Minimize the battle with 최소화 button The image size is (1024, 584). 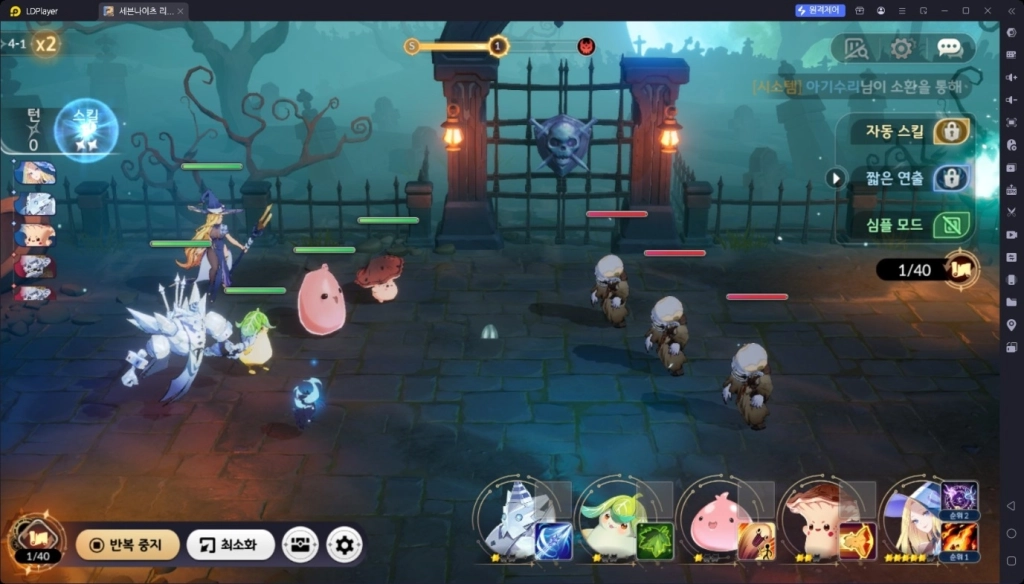tap(231, 545)
